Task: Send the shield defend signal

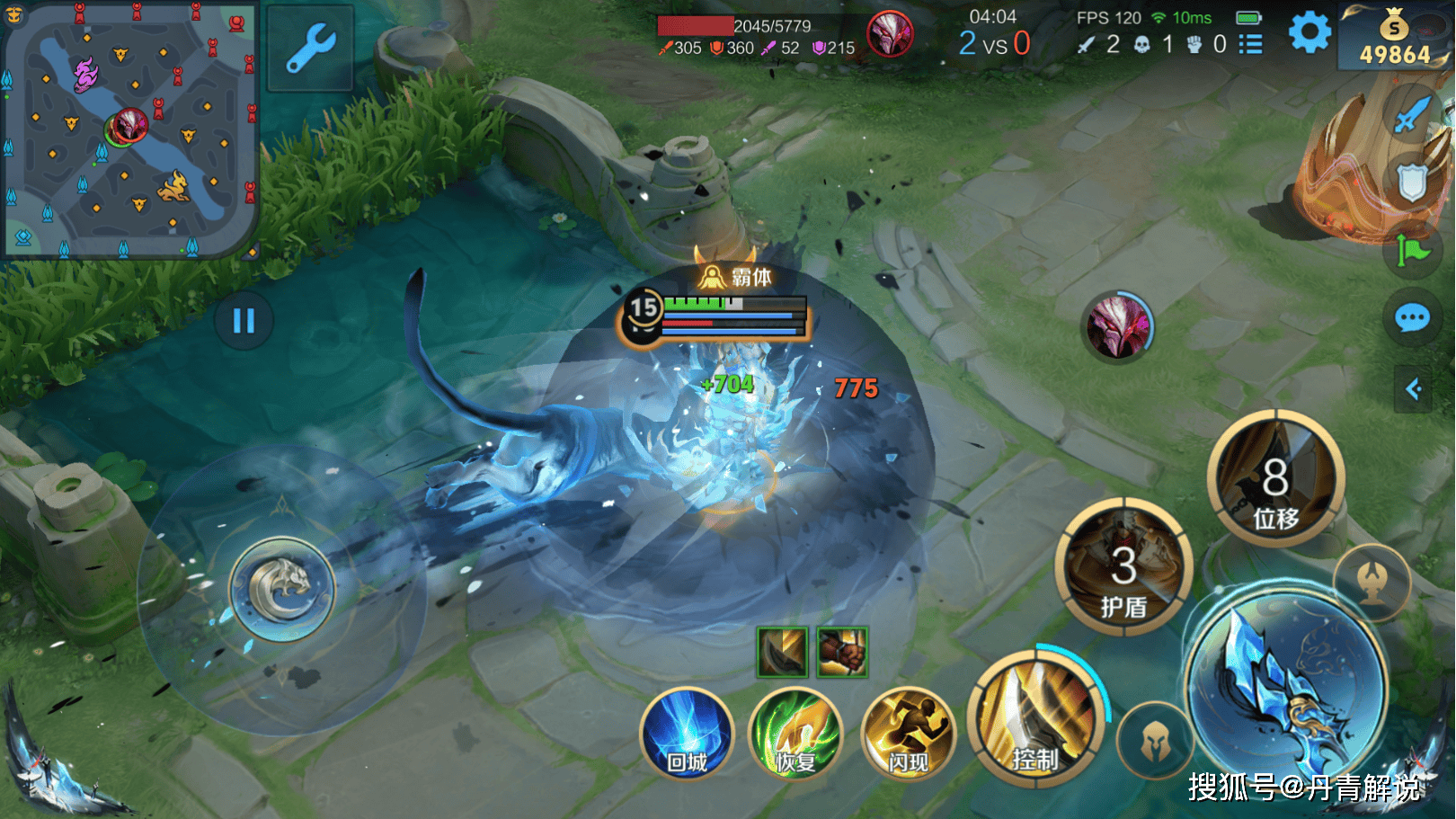Action: (1412, 182)
